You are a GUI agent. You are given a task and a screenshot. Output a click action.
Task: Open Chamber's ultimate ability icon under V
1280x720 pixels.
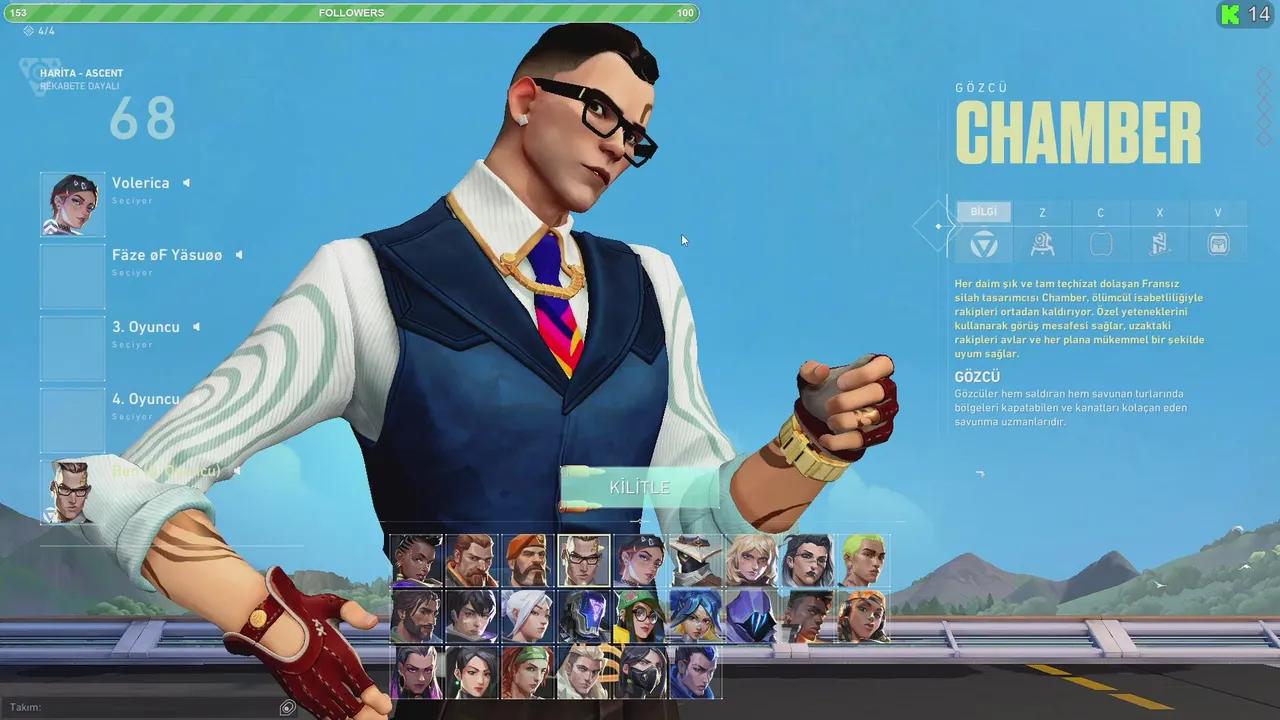(1218, 243)
